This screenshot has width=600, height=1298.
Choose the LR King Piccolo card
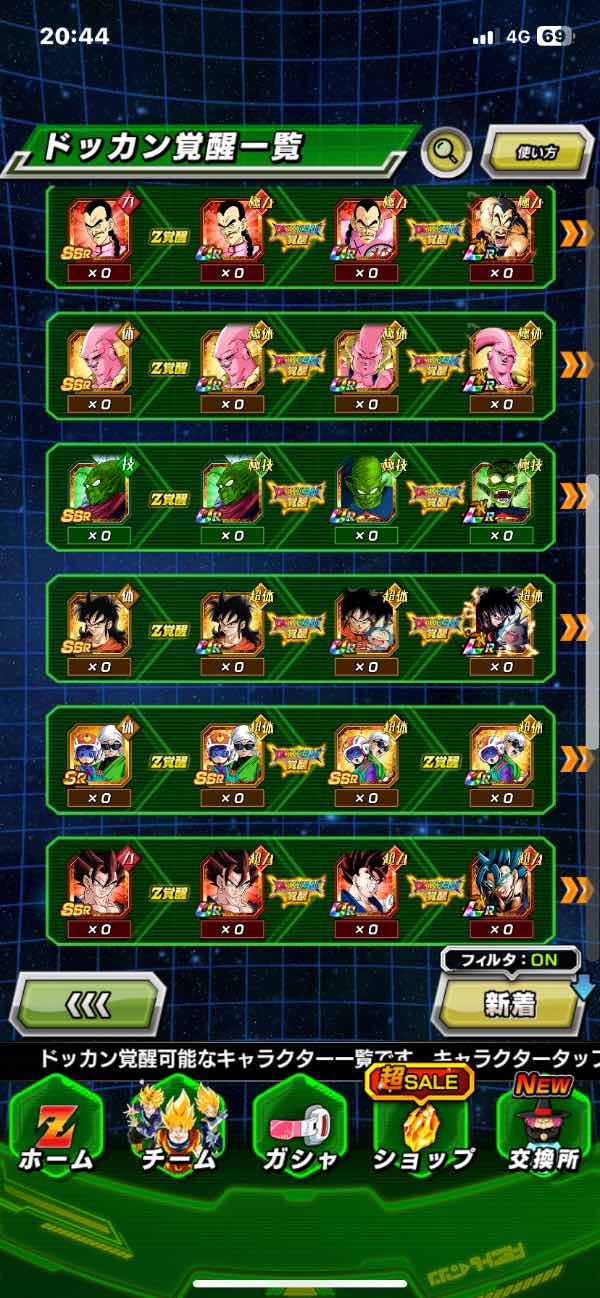pyautogui.click(x=502, y=489)
